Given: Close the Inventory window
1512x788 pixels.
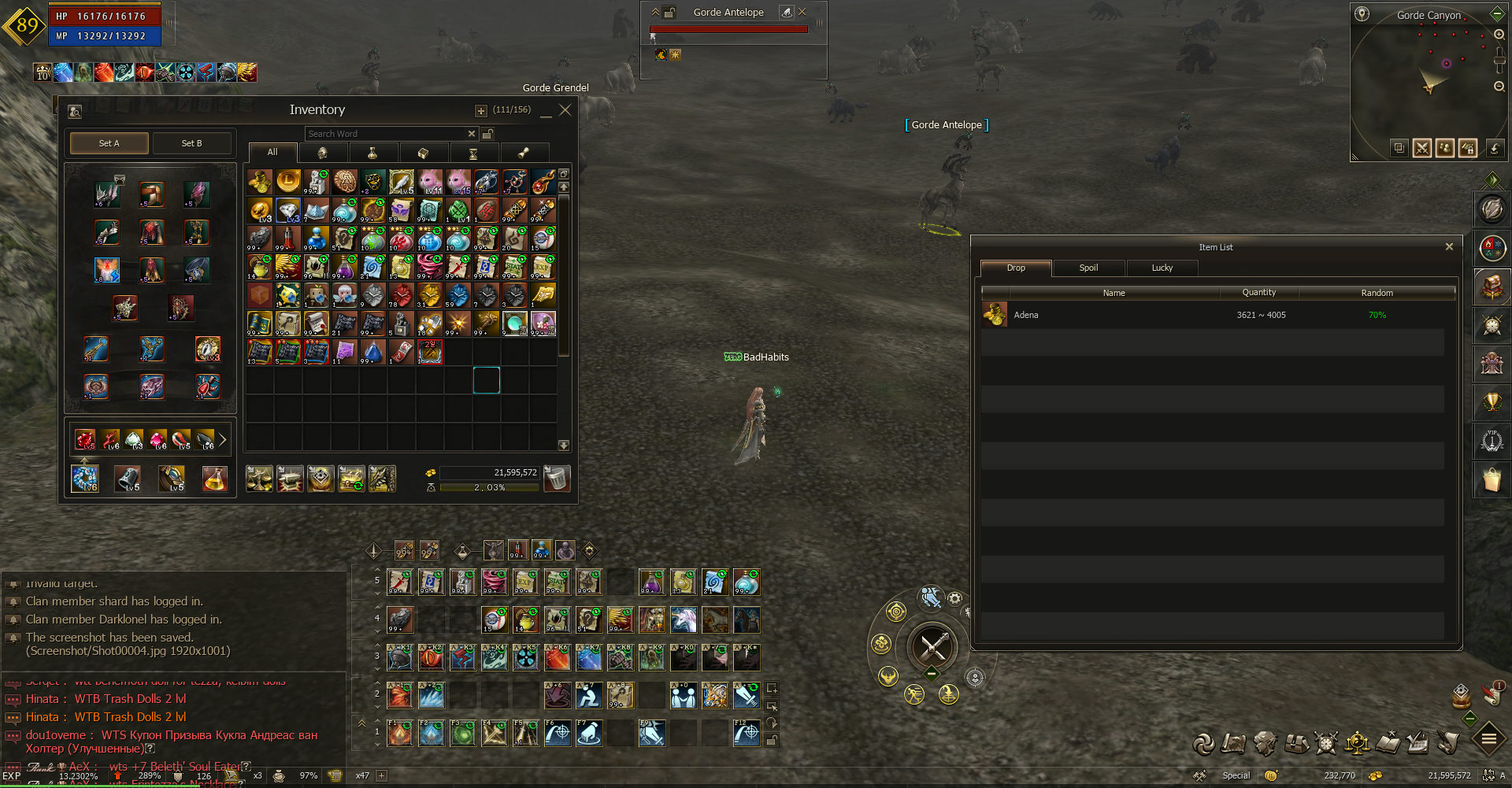Looking at the screenshot, I should [565, 110].
